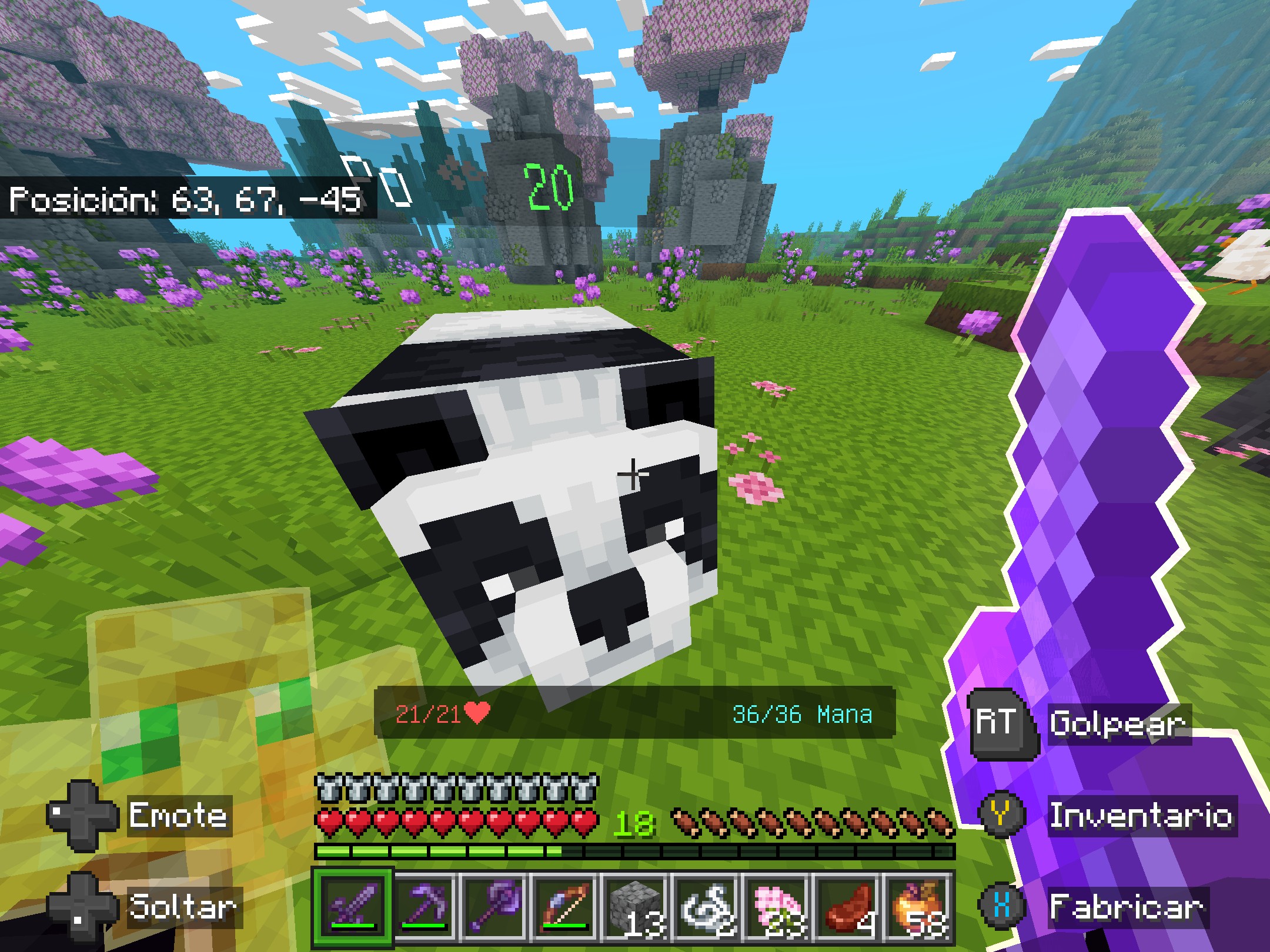The height and width of the screenshot is (952, 1270).
Task: Select the cooked meat slot
Action: [845, 908]
